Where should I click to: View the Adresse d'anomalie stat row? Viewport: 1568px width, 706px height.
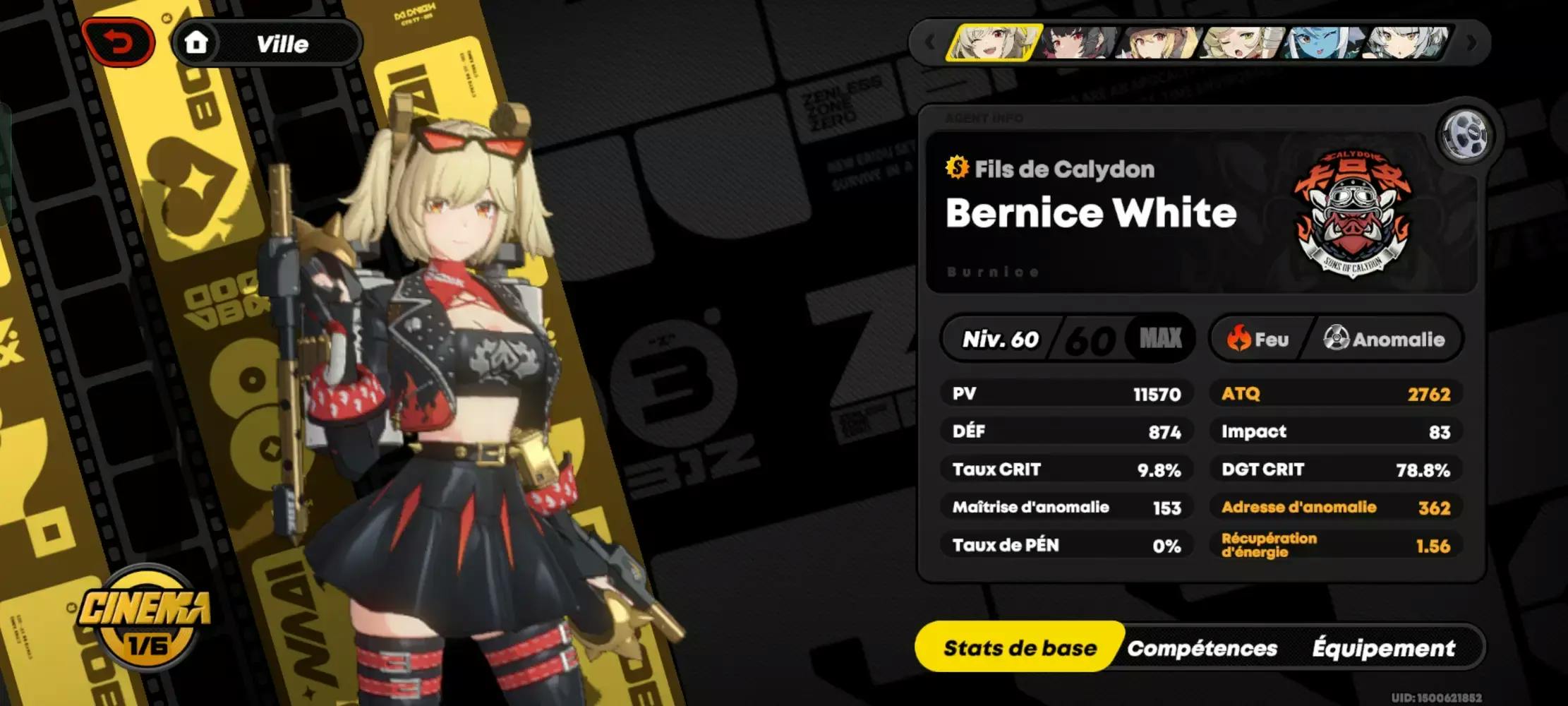[x=1335, y=508]
